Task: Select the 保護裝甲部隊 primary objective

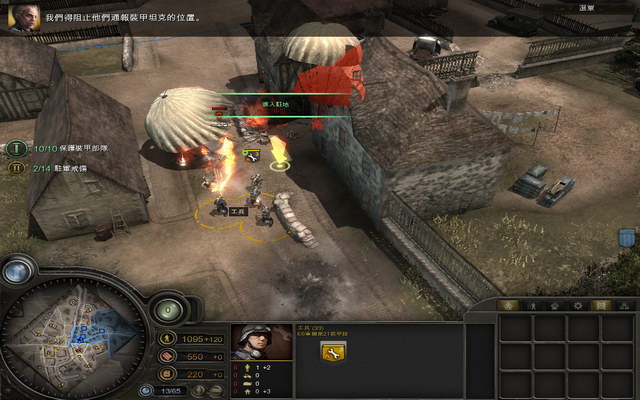Action: pos(15,148)
